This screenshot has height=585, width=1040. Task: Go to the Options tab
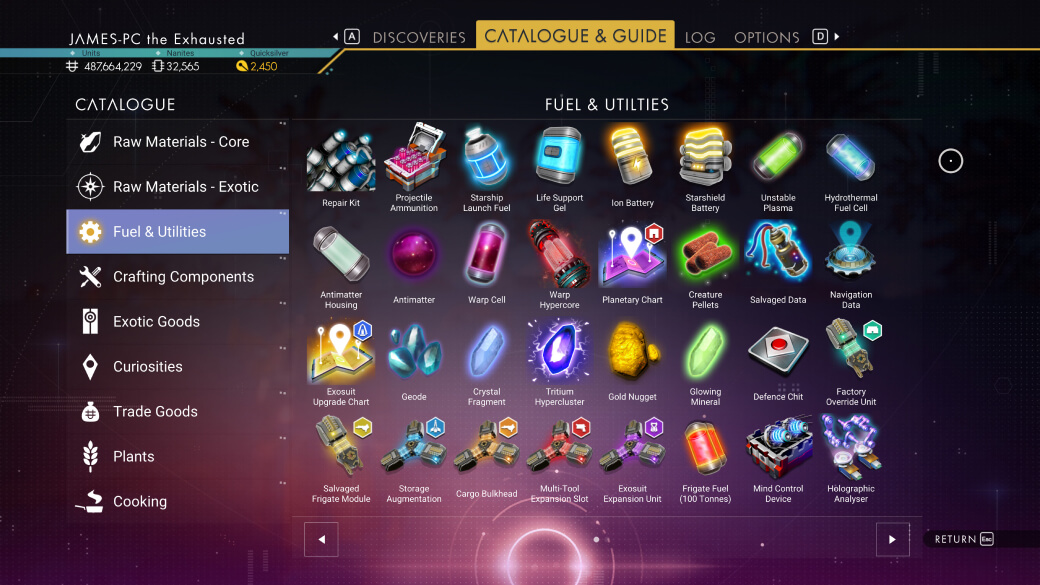point(767,37)
